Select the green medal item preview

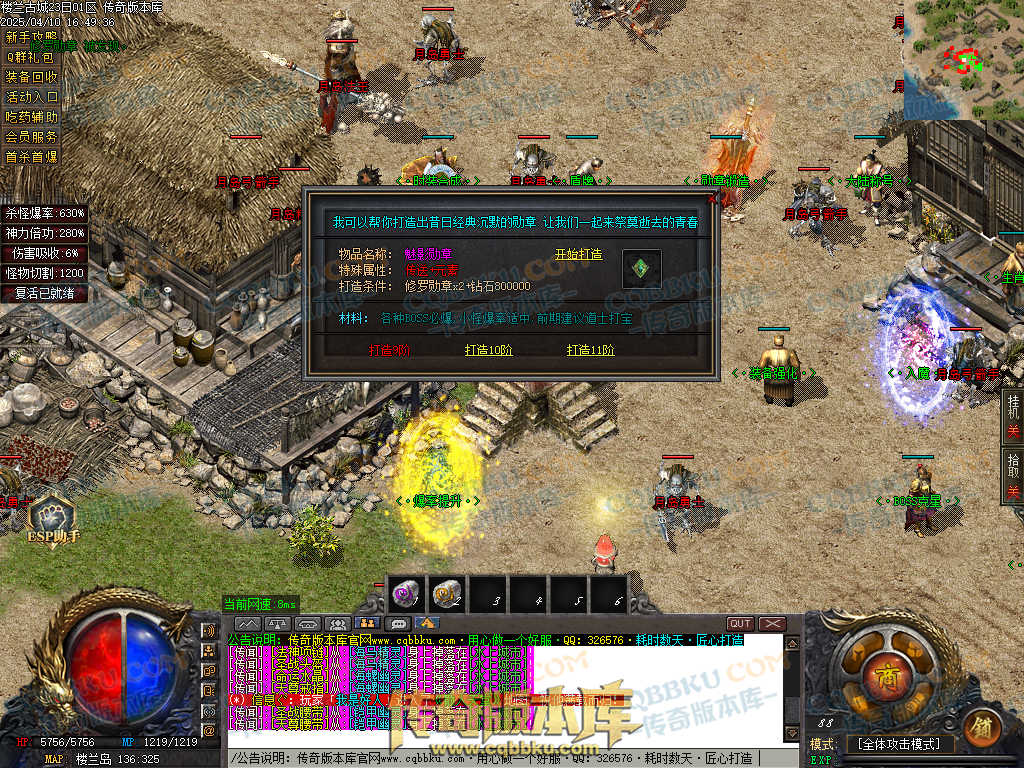tap(641, 269)
